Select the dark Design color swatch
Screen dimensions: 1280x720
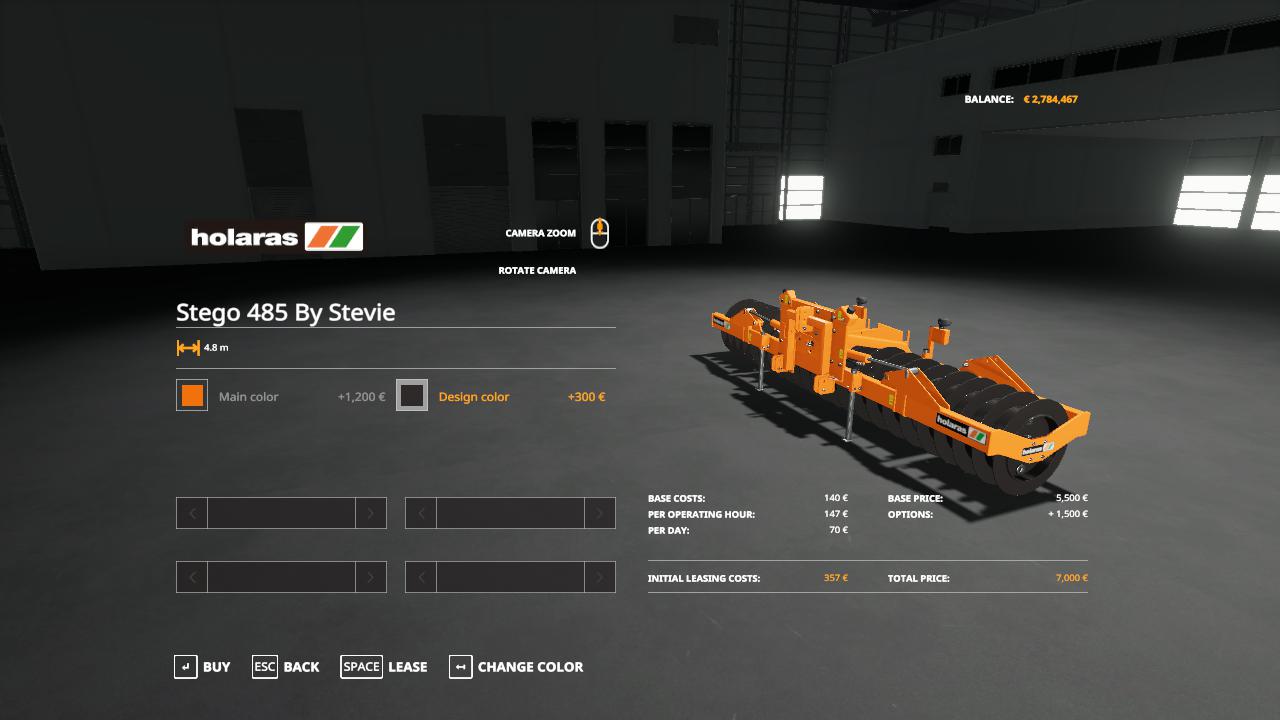412,396
